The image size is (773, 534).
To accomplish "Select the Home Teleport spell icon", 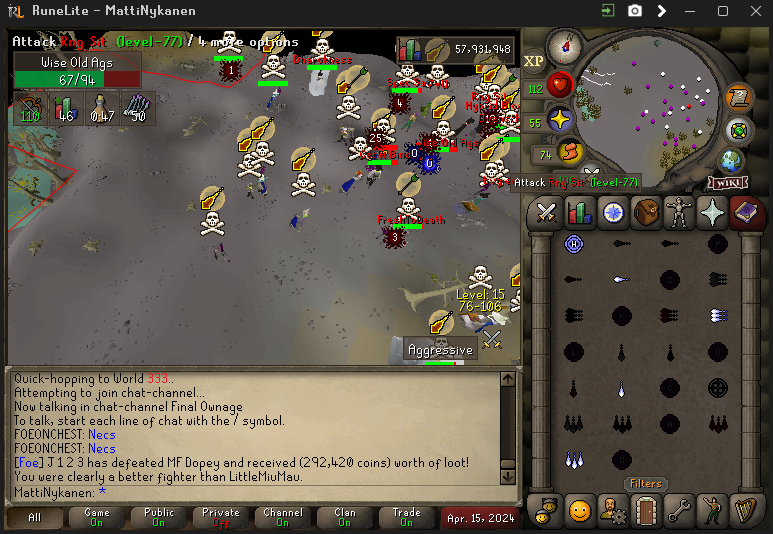I will click(x=574, y=244).
